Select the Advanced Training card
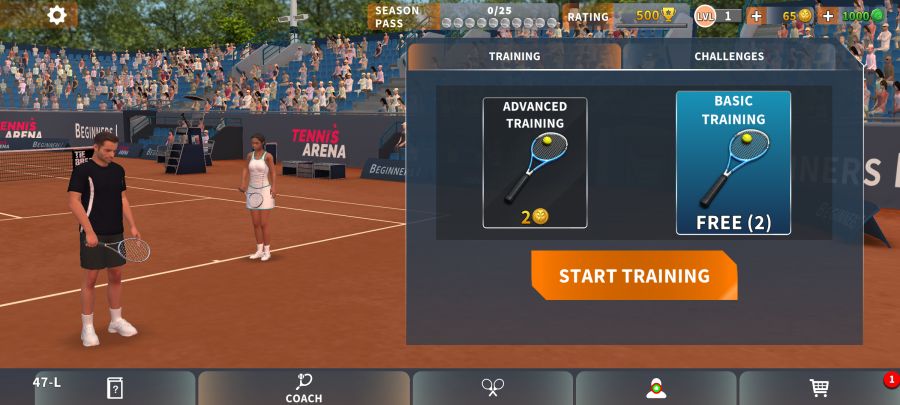The width and height of the screenshot is (900, 405). pyautogui.click(x=534, y=162)
